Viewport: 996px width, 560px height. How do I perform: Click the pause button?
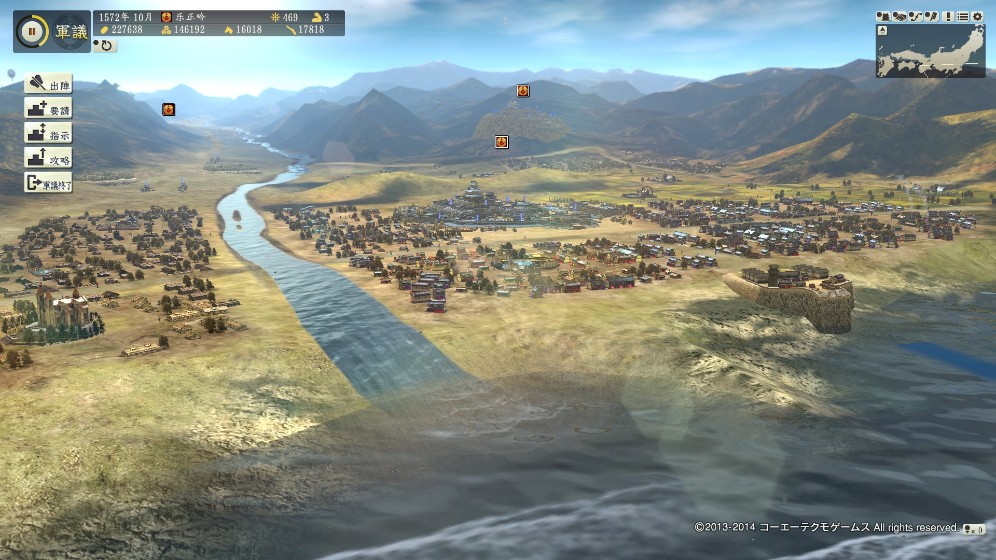tap(31, 30)
